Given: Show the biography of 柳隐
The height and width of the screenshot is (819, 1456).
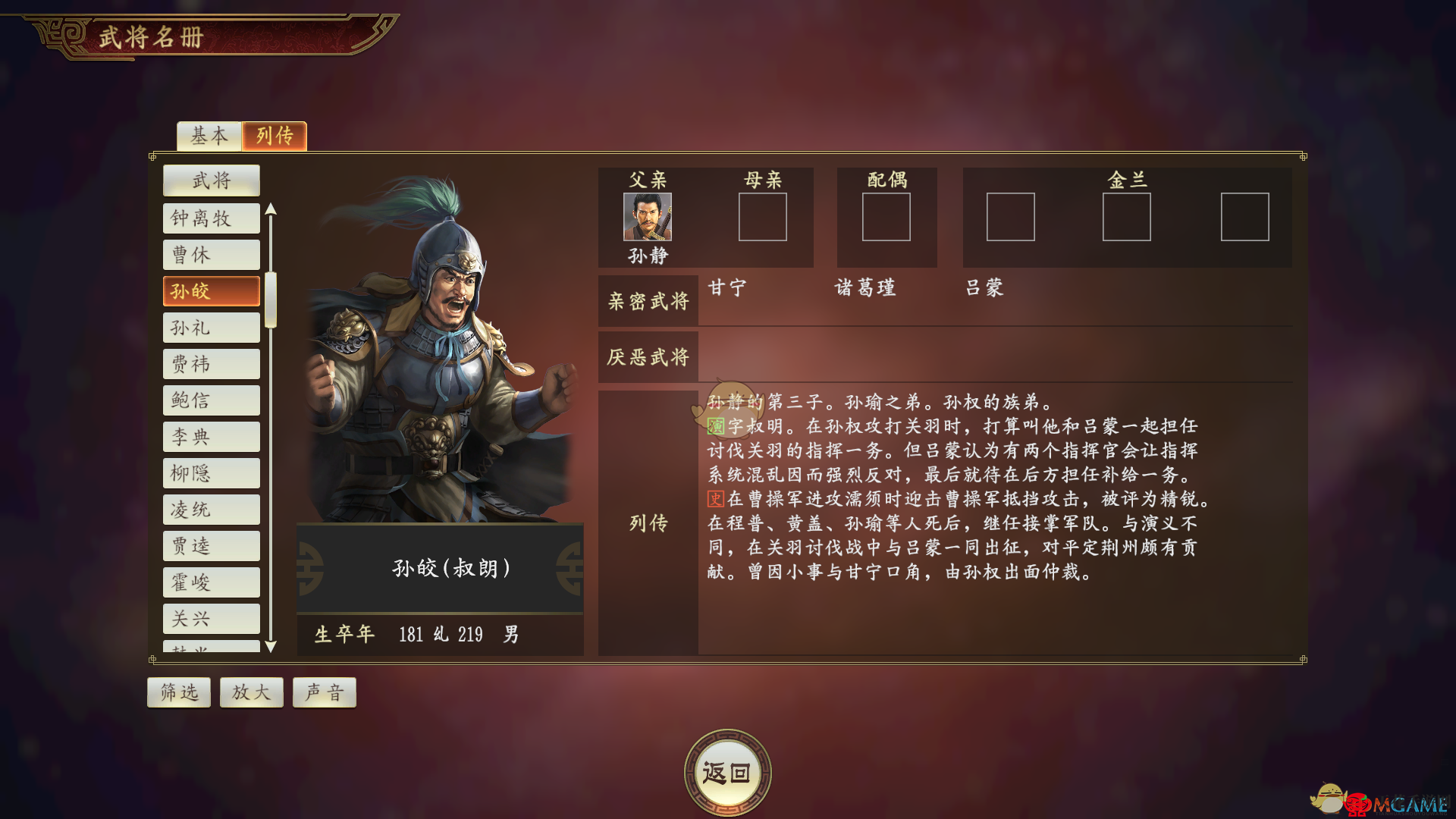Looking at the screenshot, I should (x=212, y=473).
